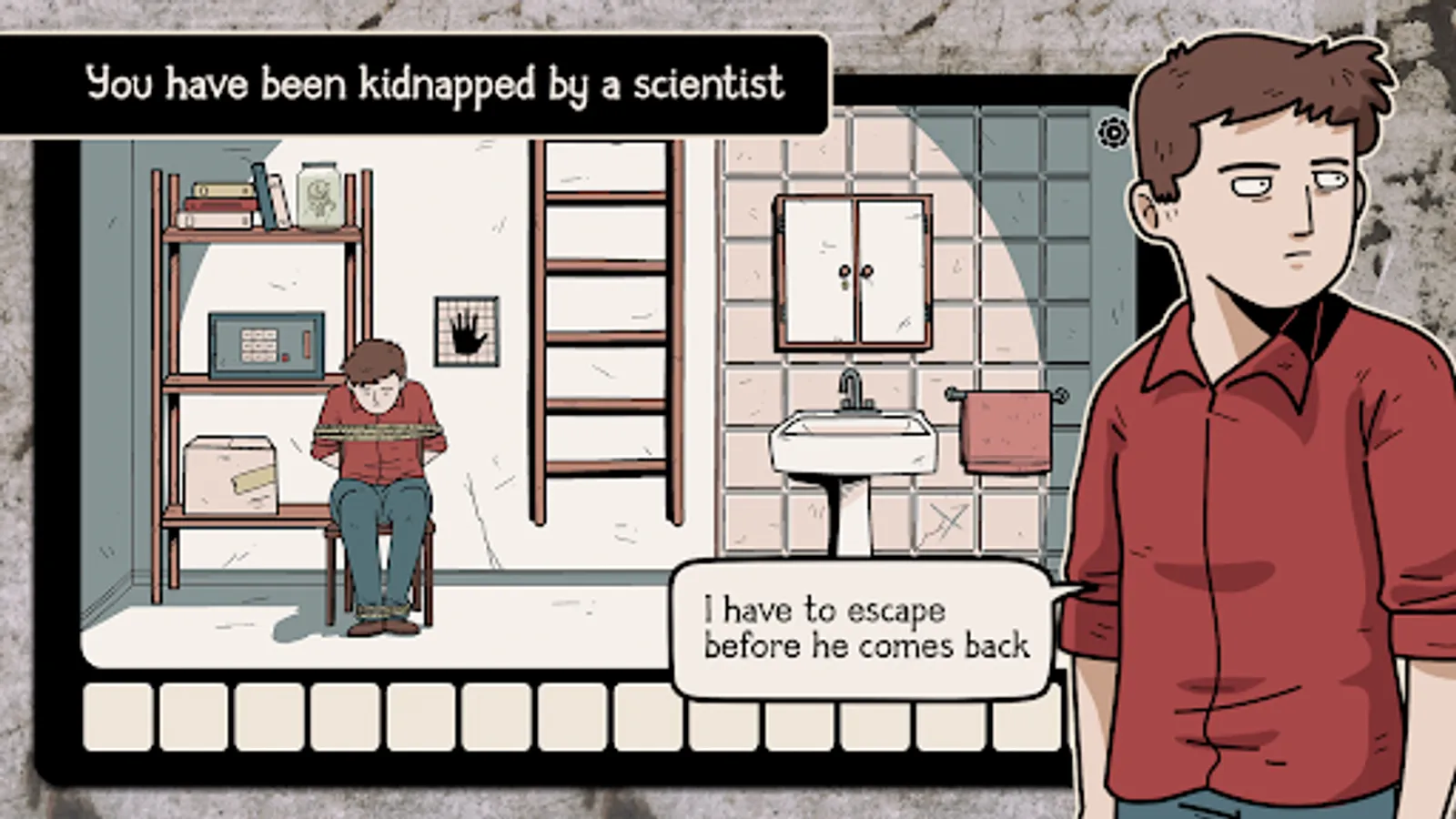Viewport: 1456px width, 819px height.
Task: Click the standing man in the red shirt
Action: click(x=1256, y=455)
